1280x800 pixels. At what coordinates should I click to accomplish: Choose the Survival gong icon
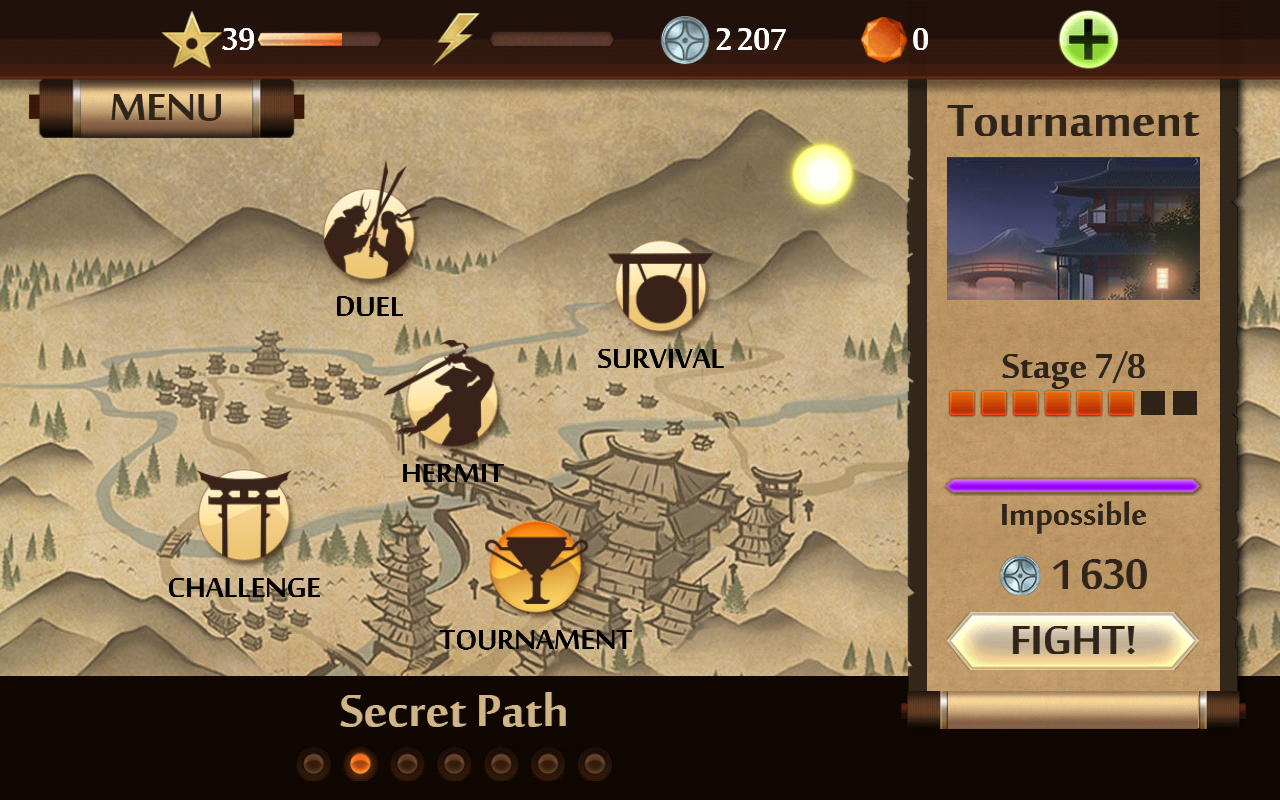point(661,287)
